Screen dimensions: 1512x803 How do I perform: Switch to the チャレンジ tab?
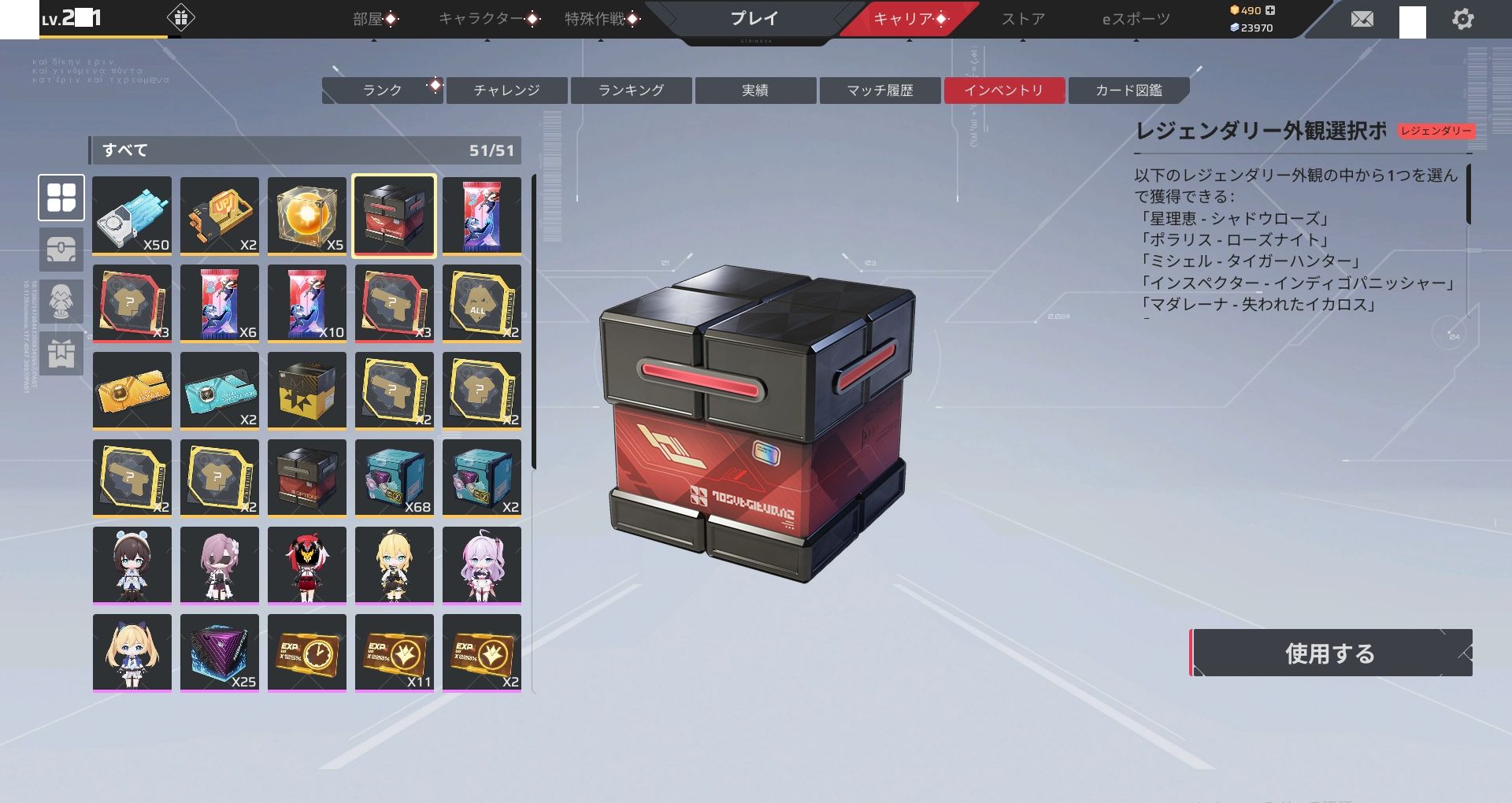[506, 91]
